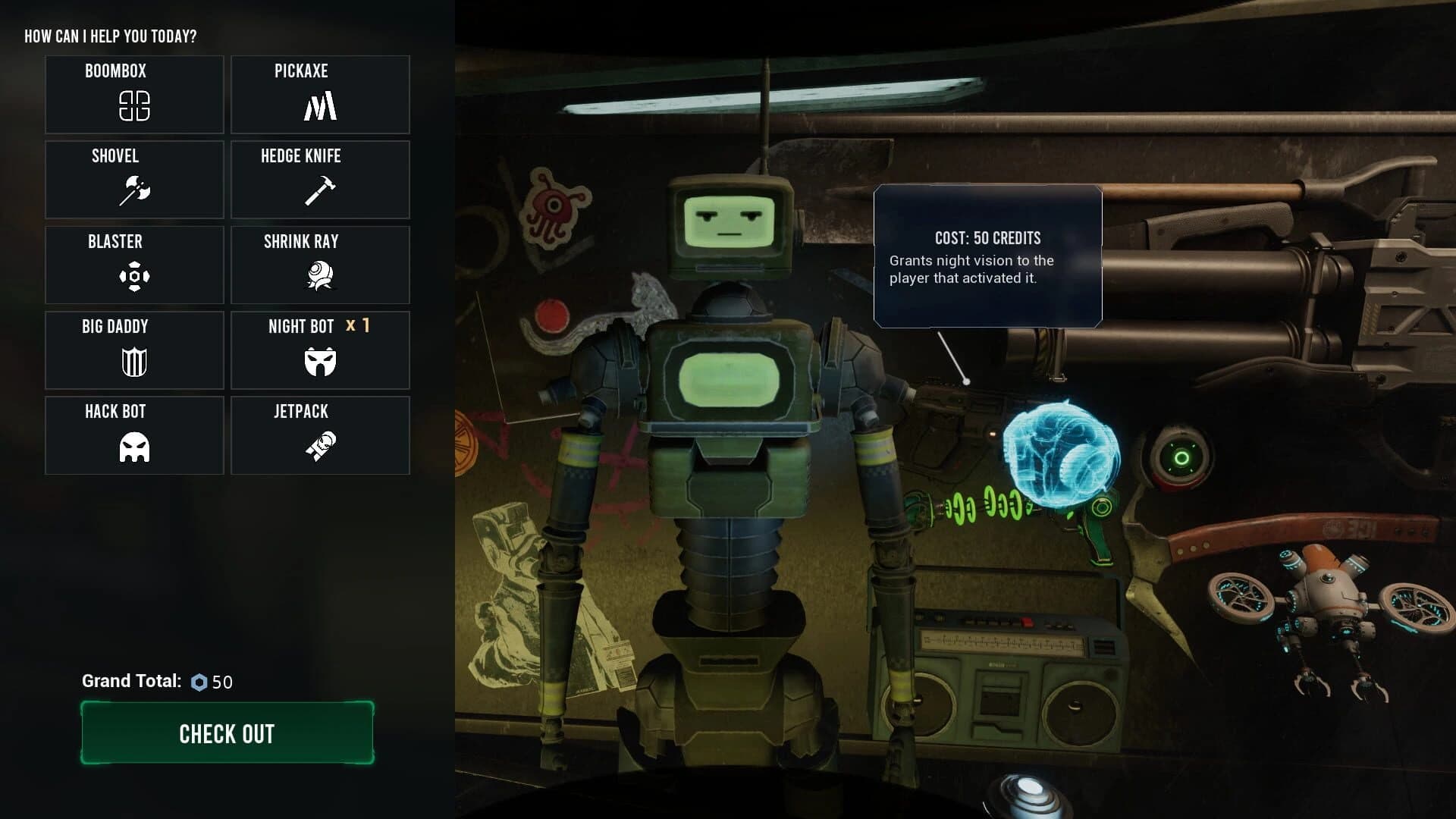Select the Big Daddy shield icon
The width and height of the screenshot is (1456, 819).
point(133,350)
